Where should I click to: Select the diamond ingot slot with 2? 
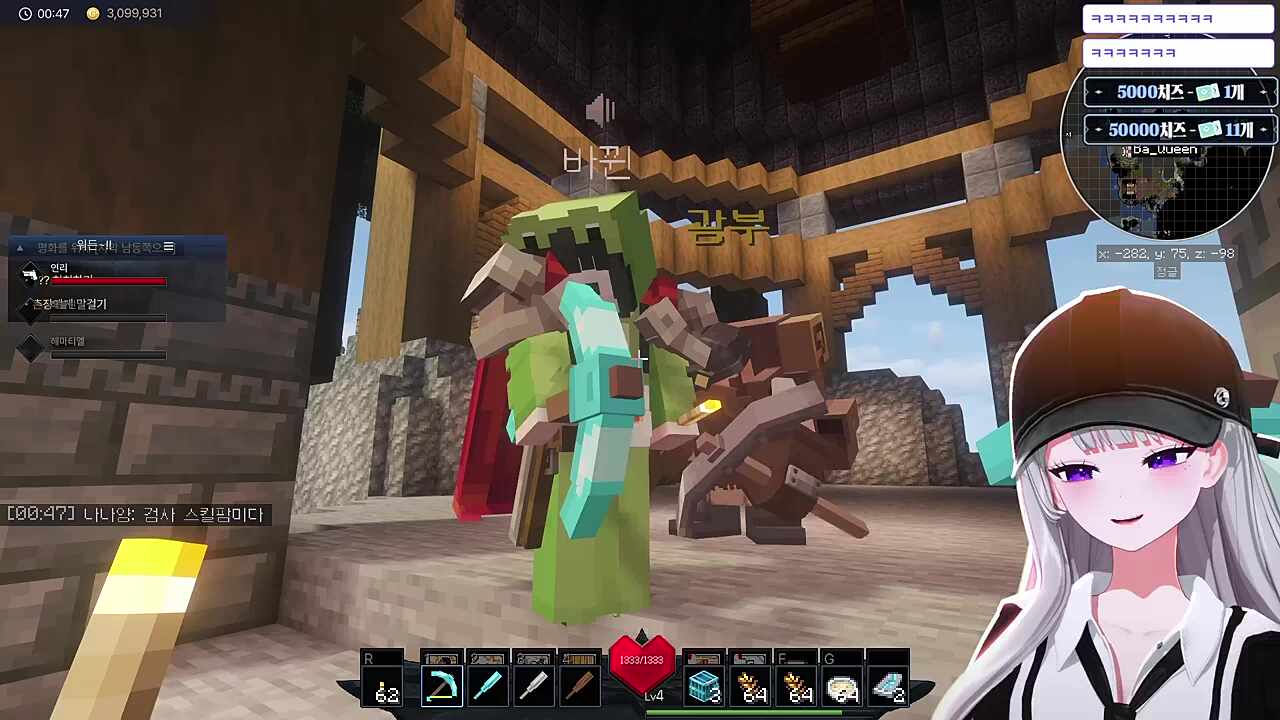coord(888,686)
